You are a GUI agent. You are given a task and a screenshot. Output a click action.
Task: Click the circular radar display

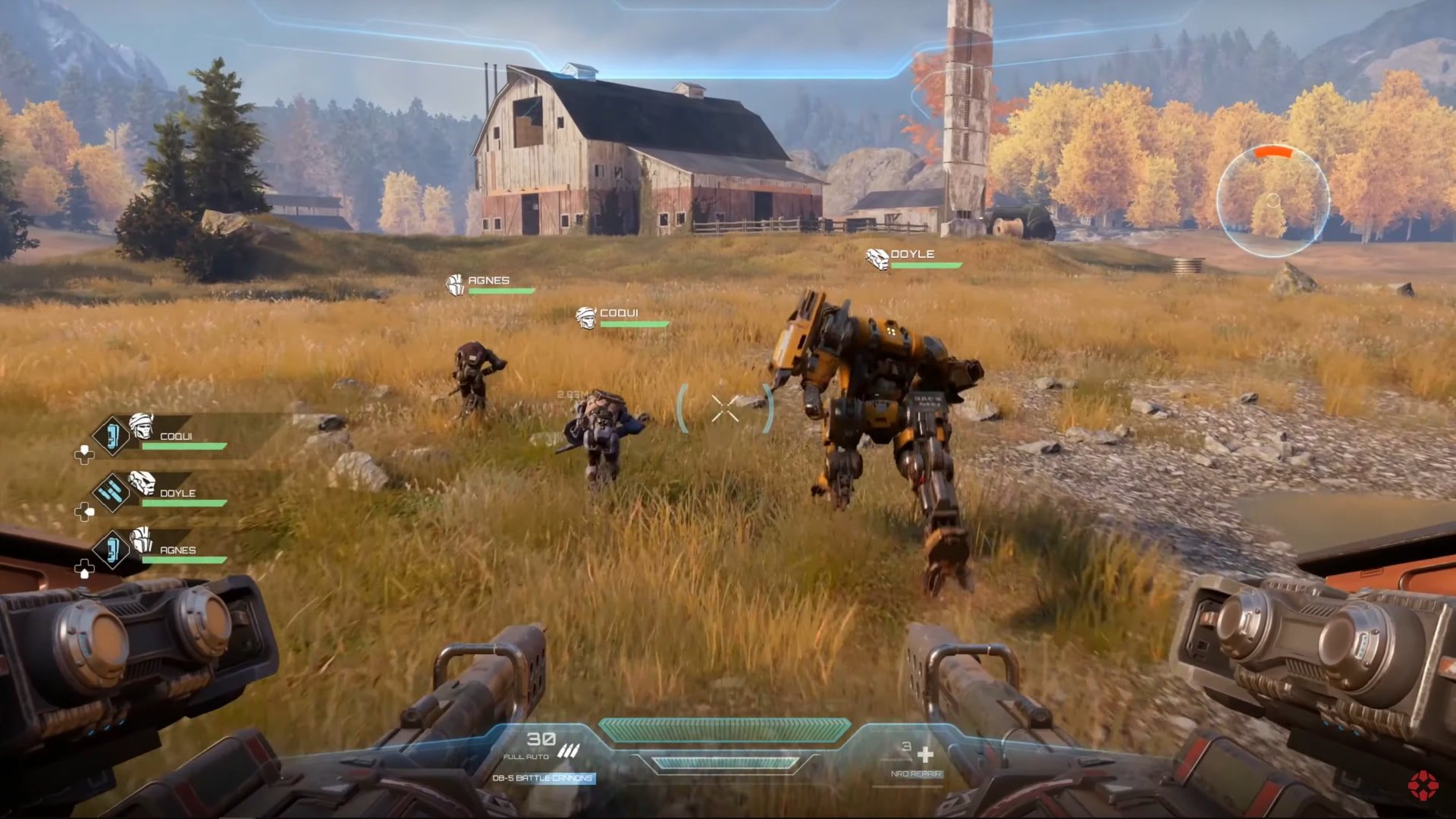point(1273,201)
